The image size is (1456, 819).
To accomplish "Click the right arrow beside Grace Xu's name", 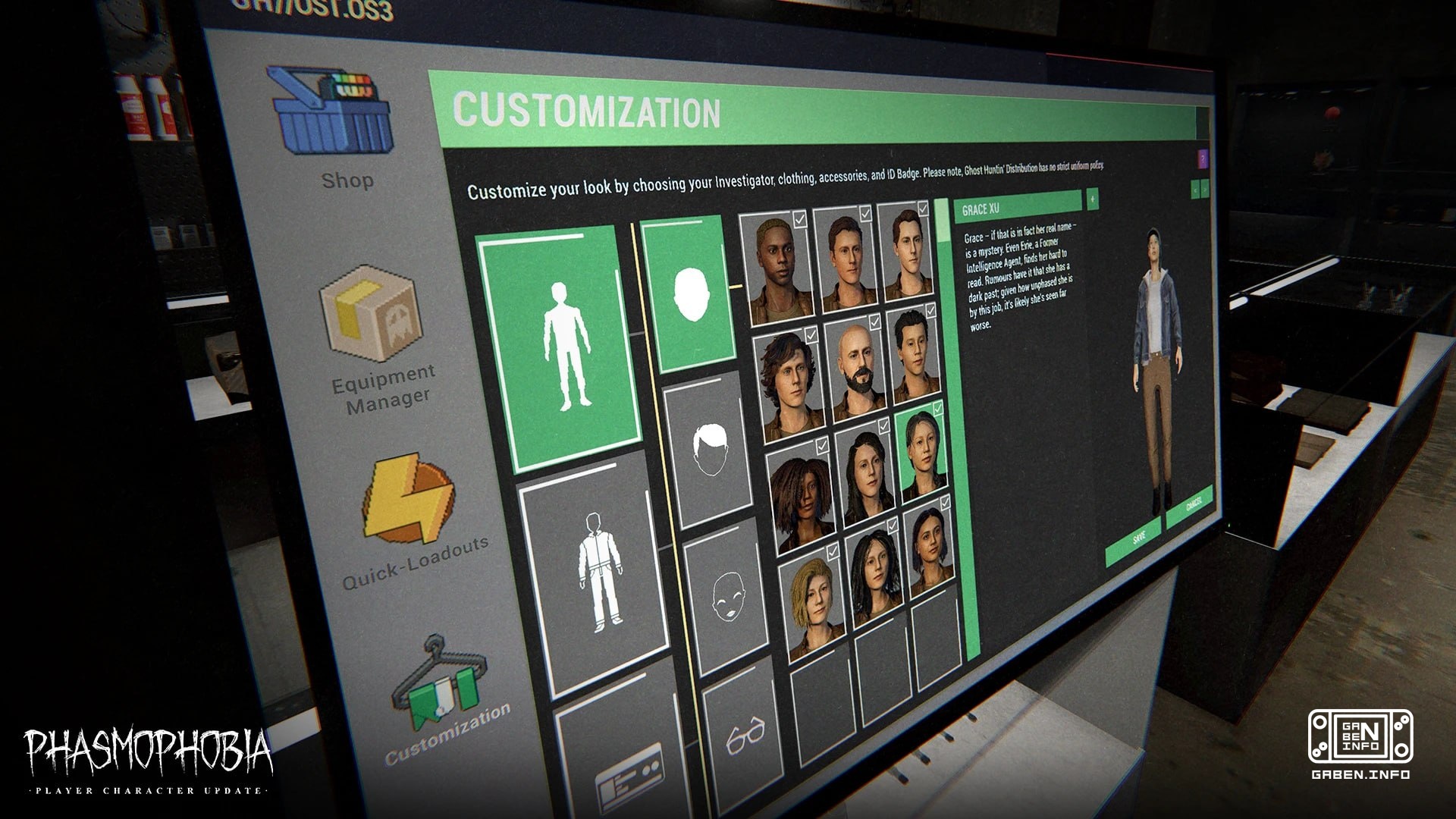I will [x=1205, y=190].
